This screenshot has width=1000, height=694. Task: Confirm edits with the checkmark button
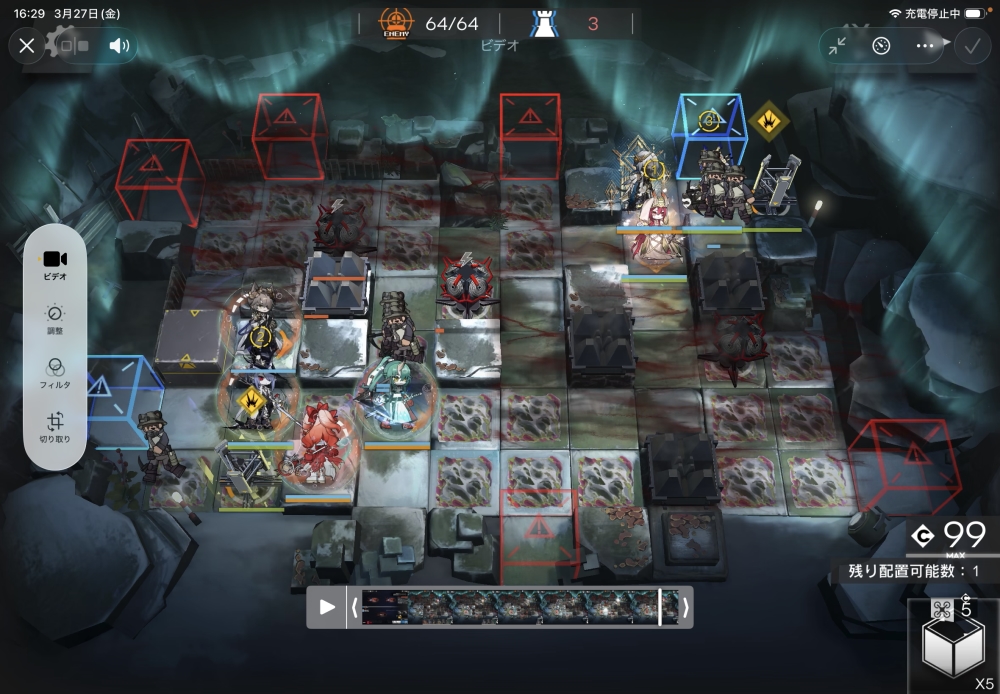[x=970, y=45]
